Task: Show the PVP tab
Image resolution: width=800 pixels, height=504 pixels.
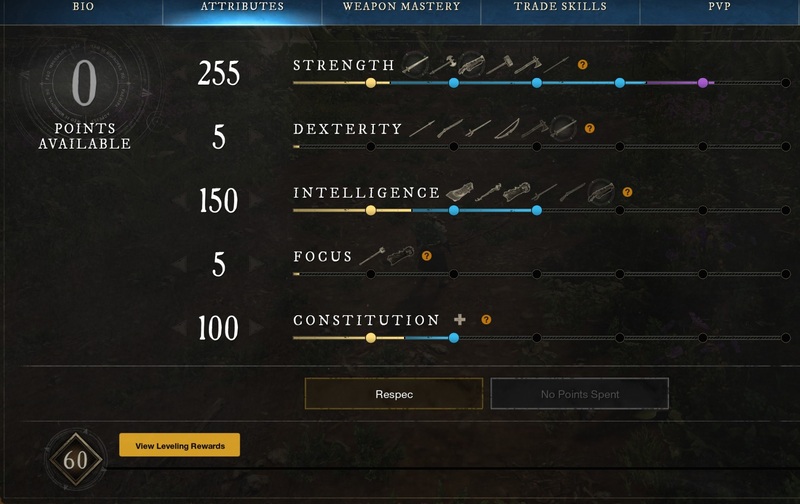Action: (x=720, y=7)
